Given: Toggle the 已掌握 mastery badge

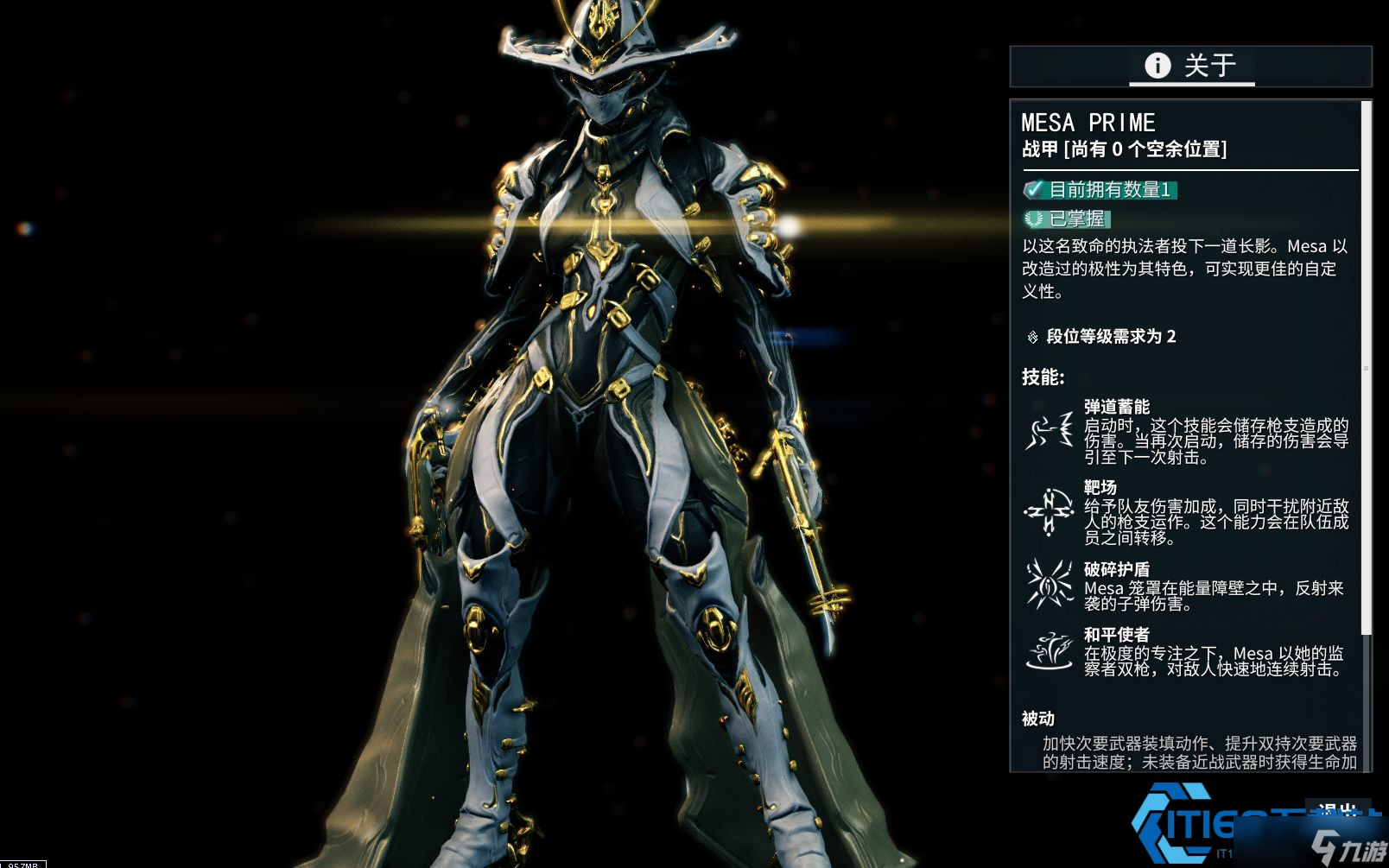Looking at the screenshot, I should point(1069,219).
